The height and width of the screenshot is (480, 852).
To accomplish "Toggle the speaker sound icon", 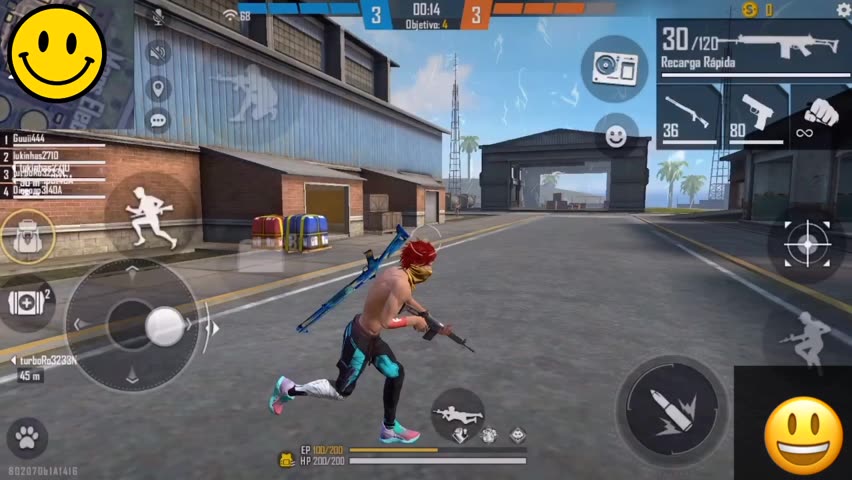I will (x=158, y=53).
